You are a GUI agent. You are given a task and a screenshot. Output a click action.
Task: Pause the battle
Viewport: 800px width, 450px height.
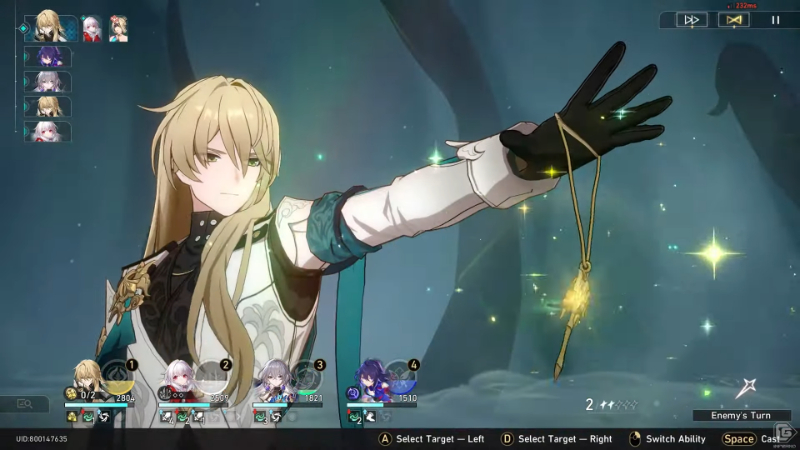click(x=775, y=19)
